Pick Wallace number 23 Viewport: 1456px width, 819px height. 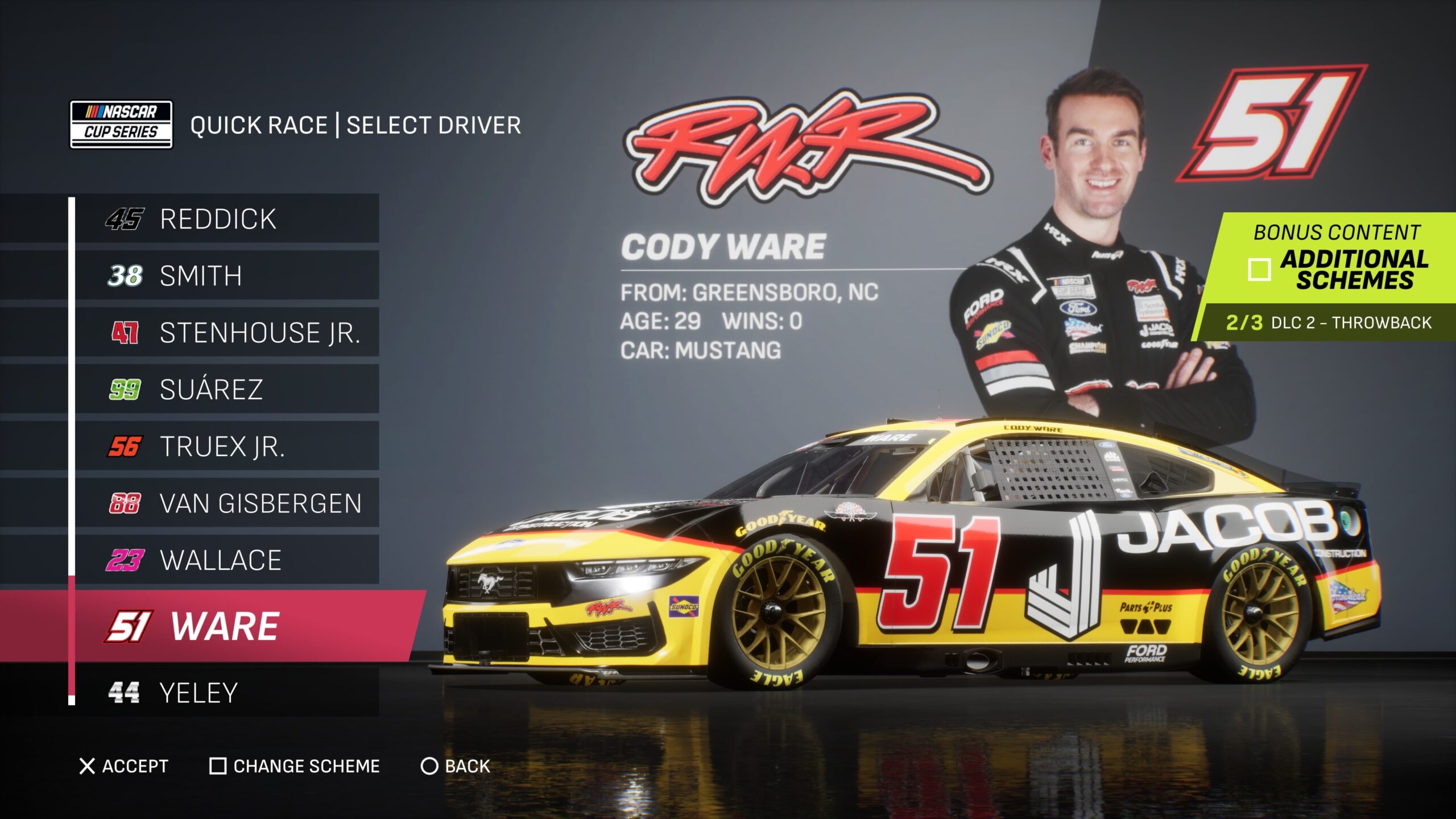(x=226, y=560)
